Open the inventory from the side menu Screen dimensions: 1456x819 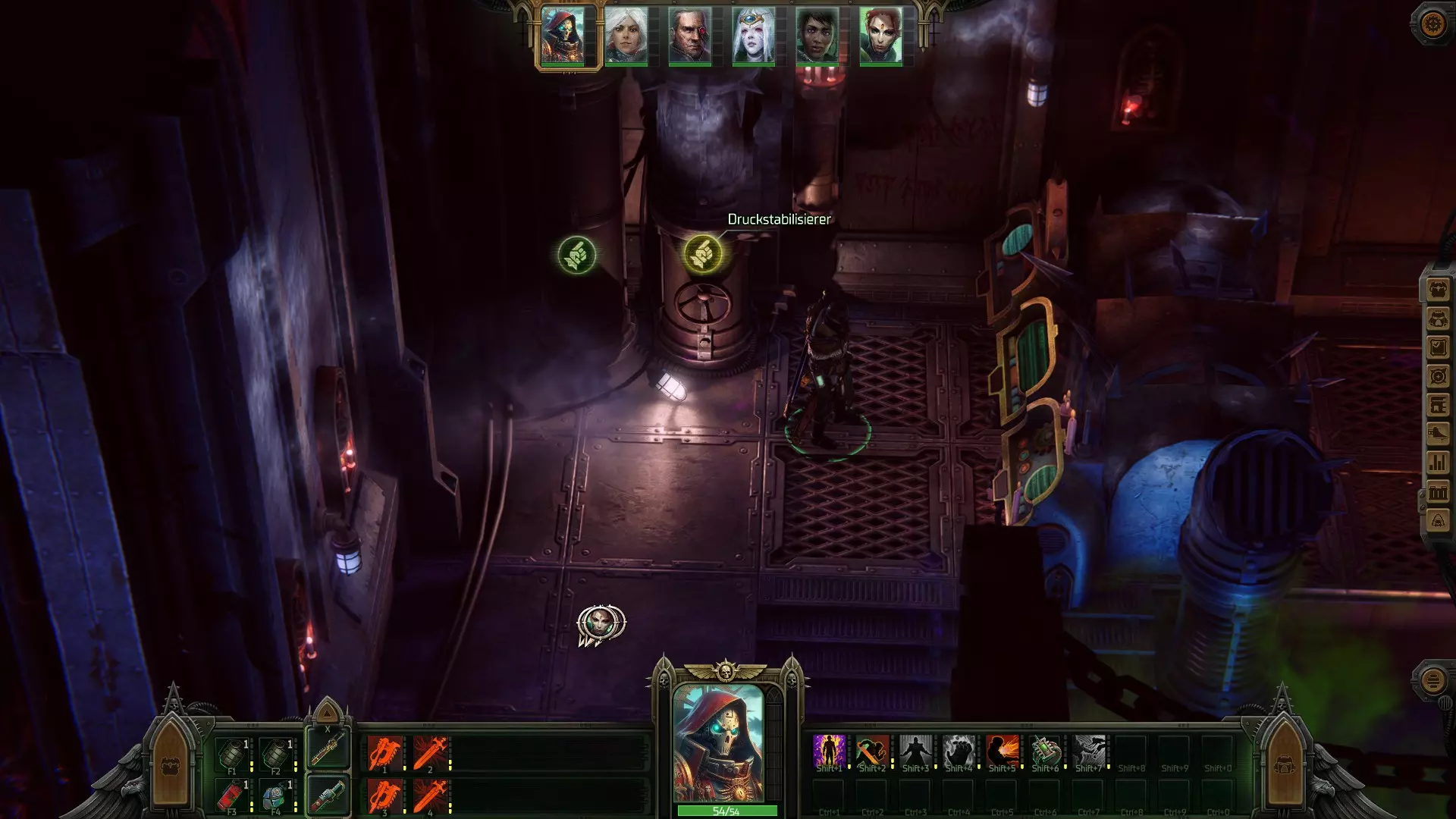click(1438, 290)
